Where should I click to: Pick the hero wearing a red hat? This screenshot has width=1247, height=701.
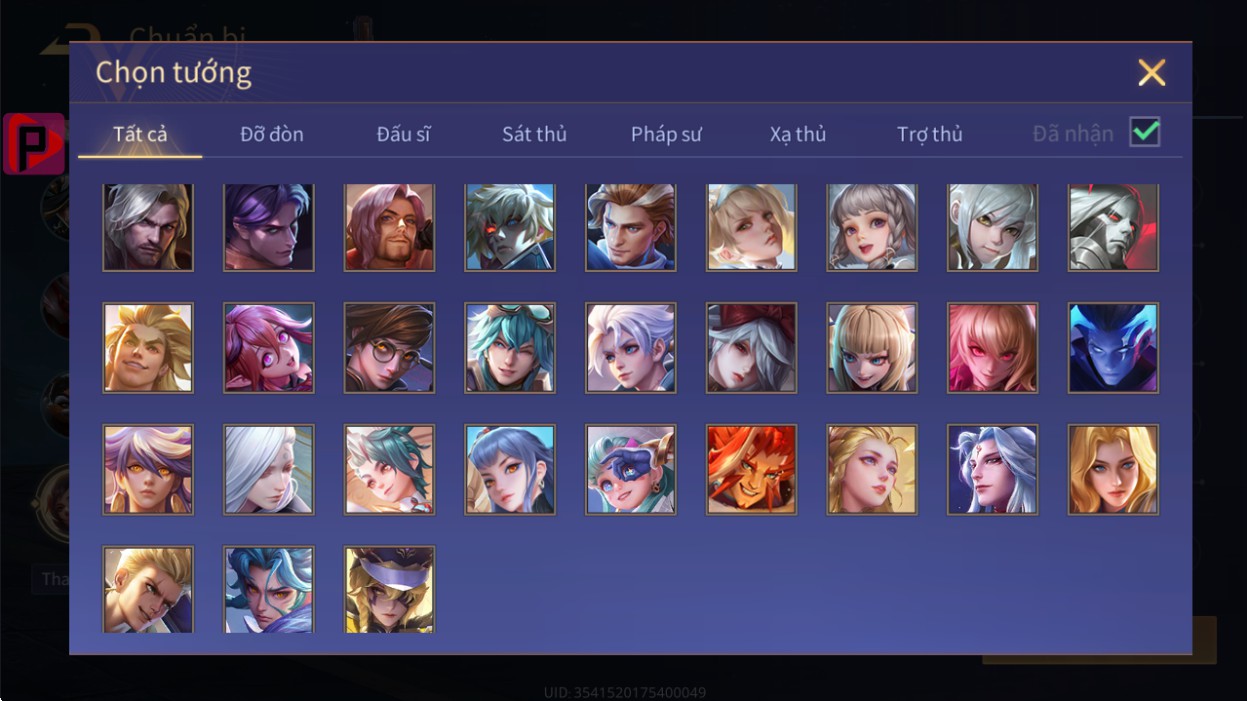[751, 348]
